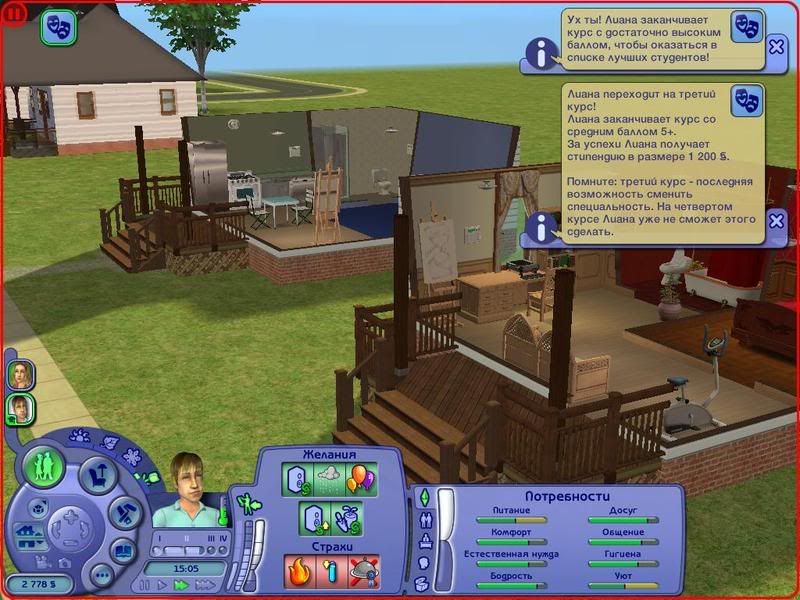Open the inventory chest tab

pyautogui.click(x=424, y=581)
